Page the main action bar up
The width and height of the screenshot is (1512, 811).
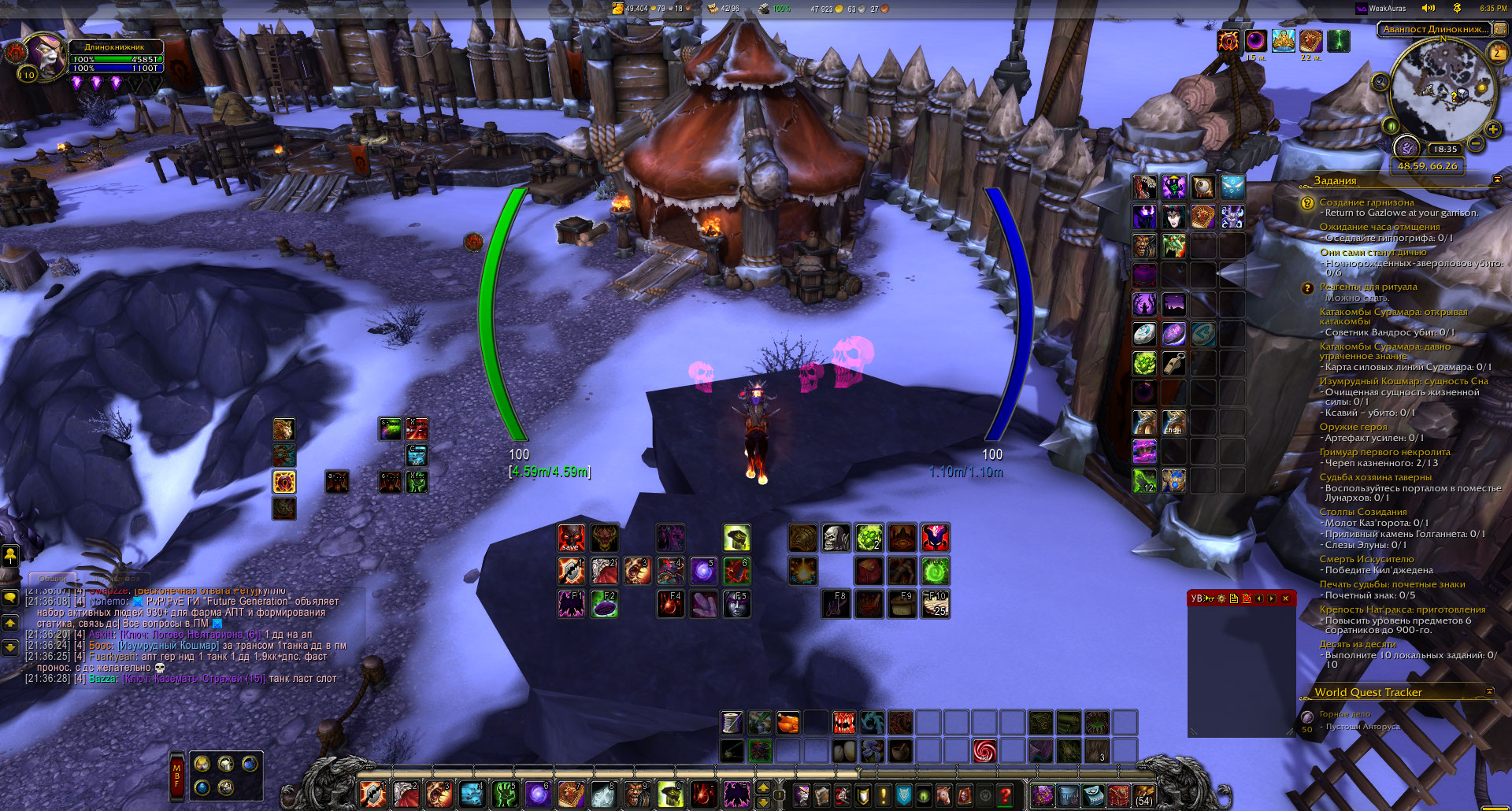[762, 787]
